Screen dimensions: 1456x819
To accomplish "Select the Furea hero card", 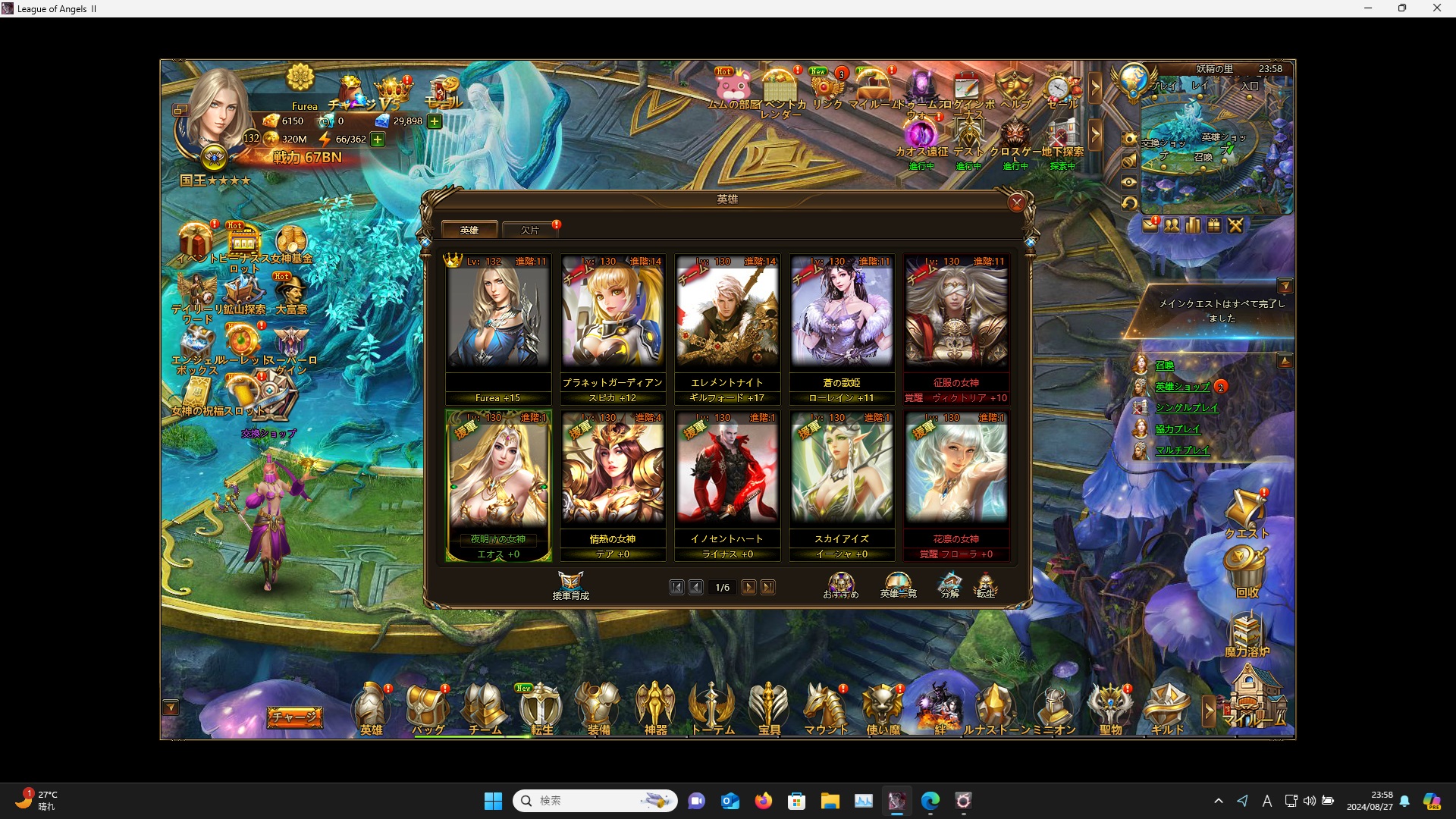I will (498, 318).
